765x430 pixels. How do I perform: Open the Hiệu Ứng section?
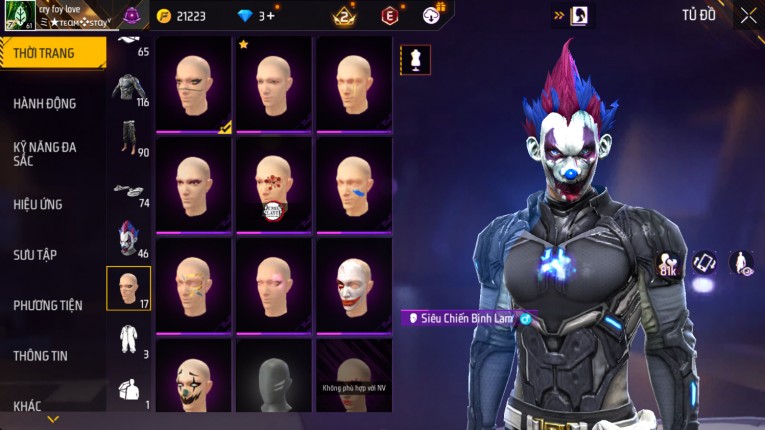(x=38, y=204)
